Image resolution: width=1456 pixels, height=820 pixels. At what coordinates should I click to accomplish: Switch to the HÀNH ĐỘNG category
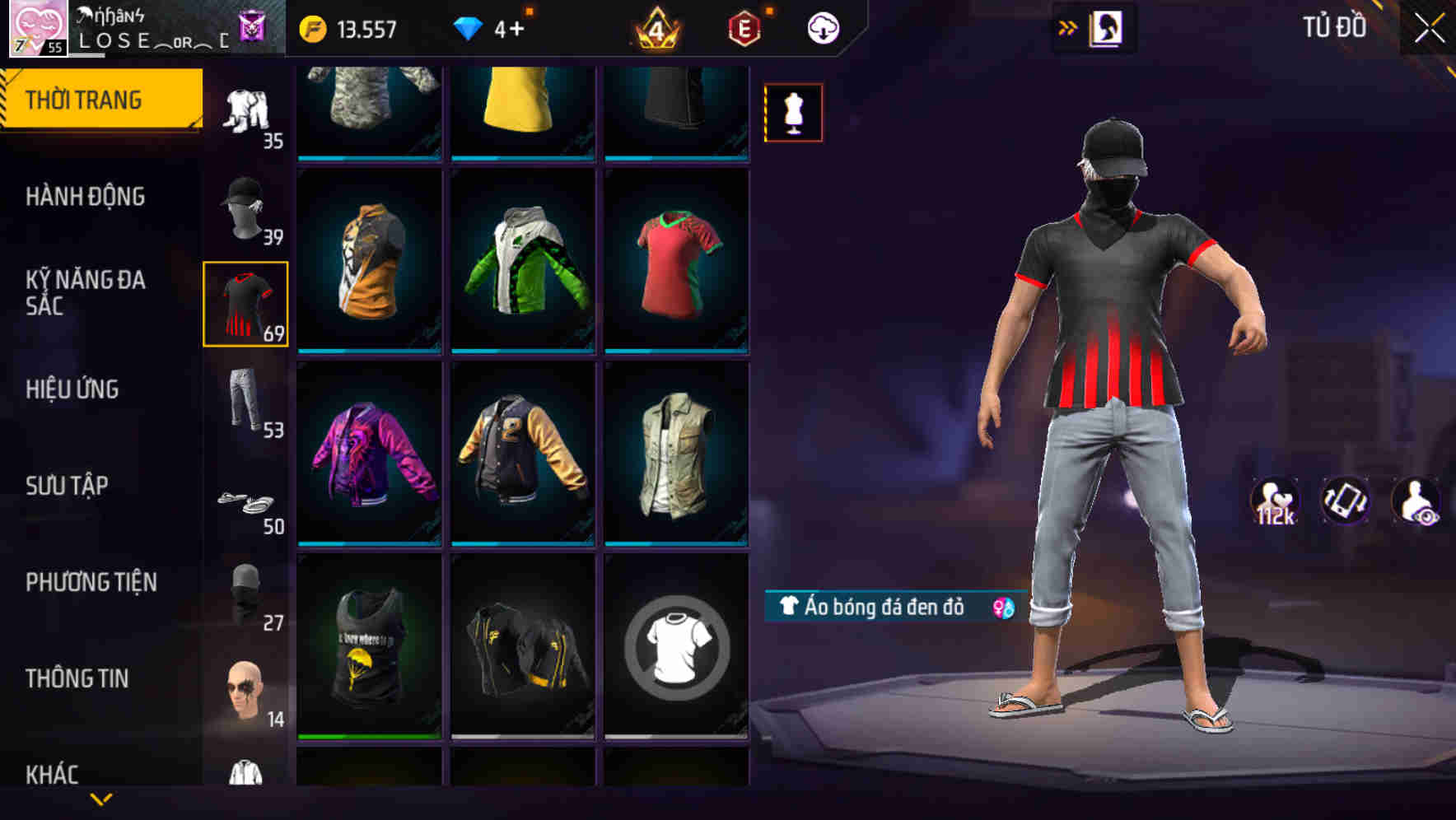[x=85, y=198]
